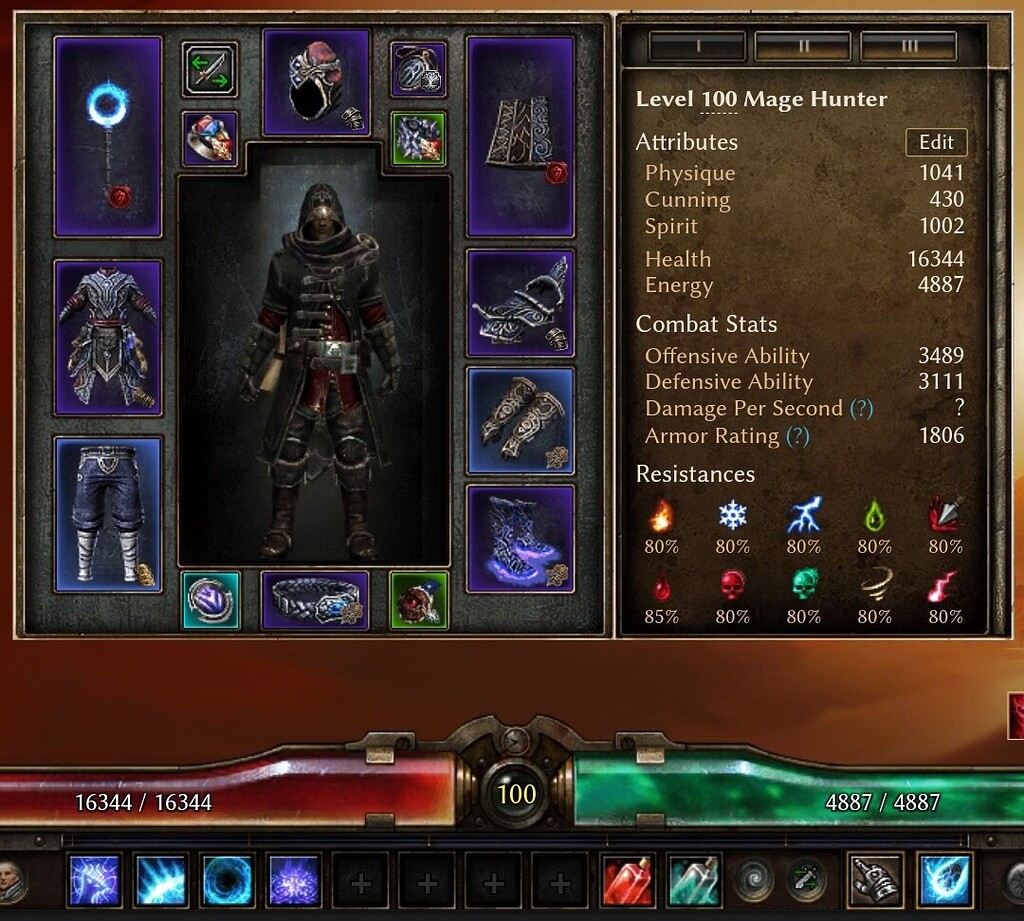Click the equipped chest armor slot
1024x921 pixels.
pyautogui.click(x=108, y=336)
